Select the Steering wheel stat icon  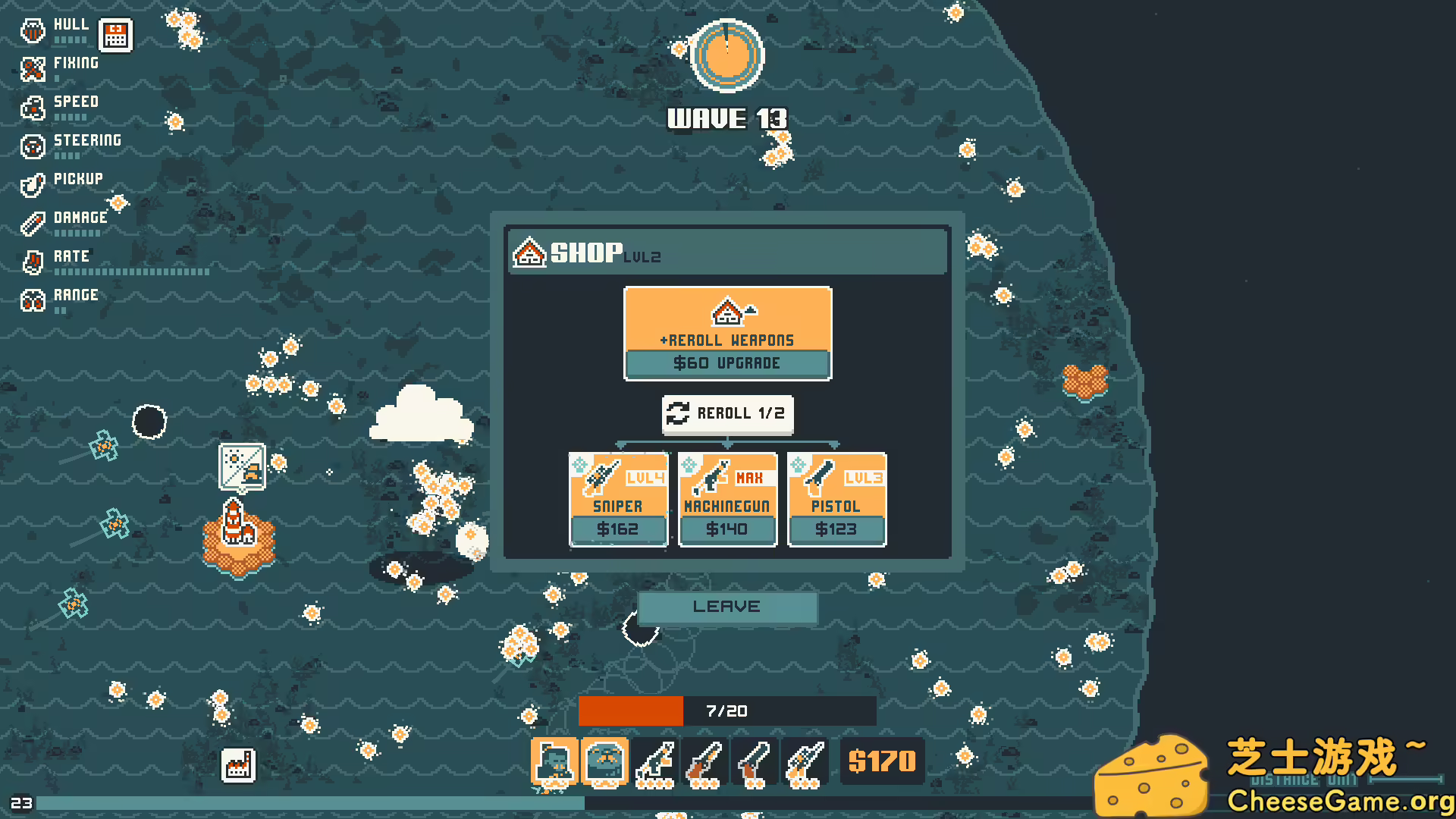[x=32, y=146]
